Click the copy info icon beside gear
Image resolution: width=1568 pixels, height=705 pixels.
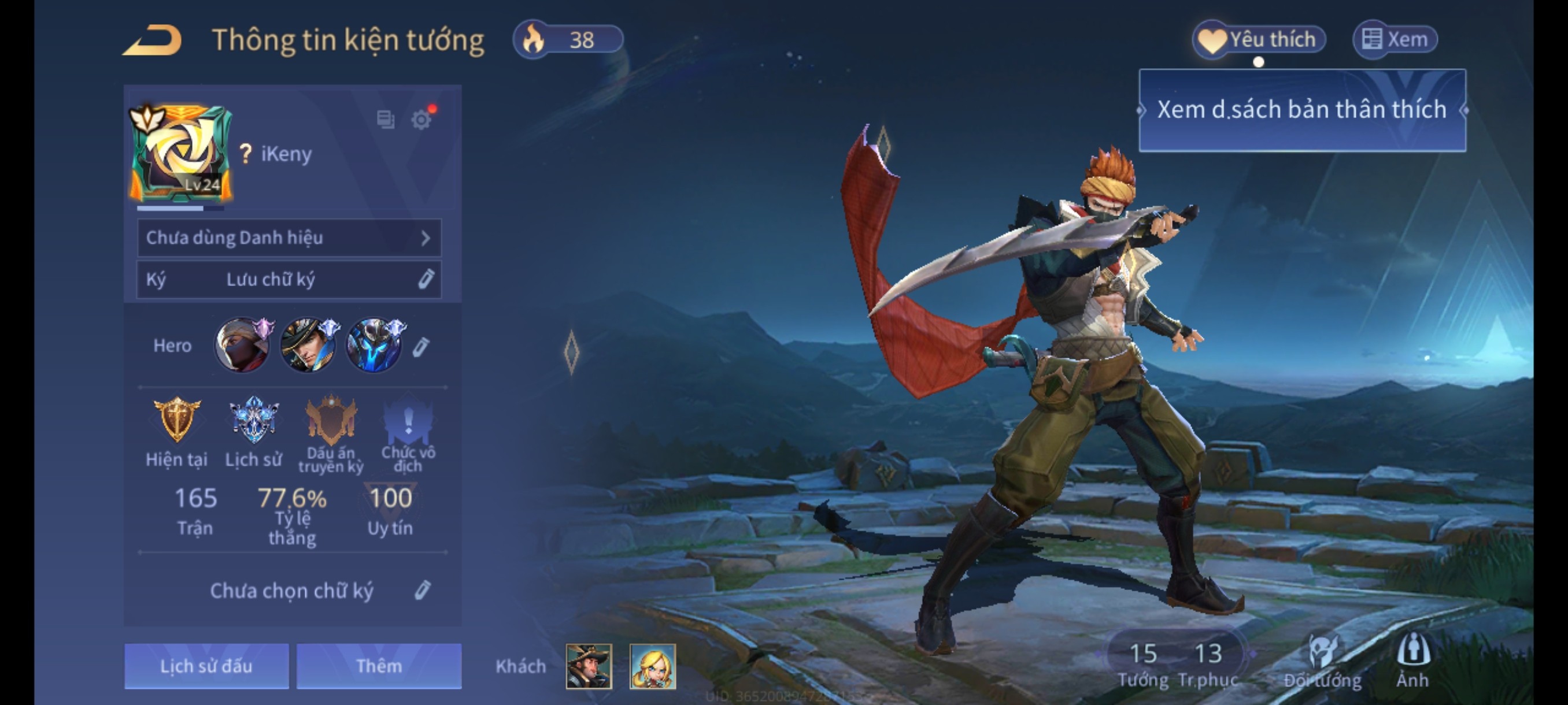[385, 119]
